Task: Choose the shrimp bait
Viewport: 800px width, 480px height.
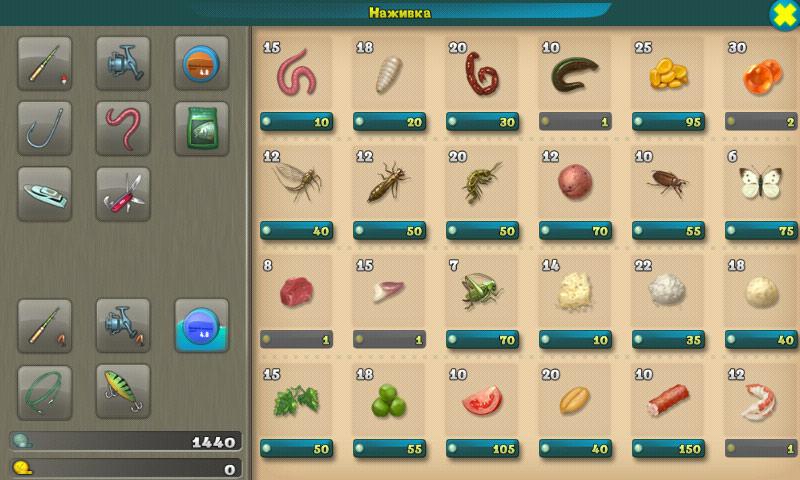Action: click(760, 401)
